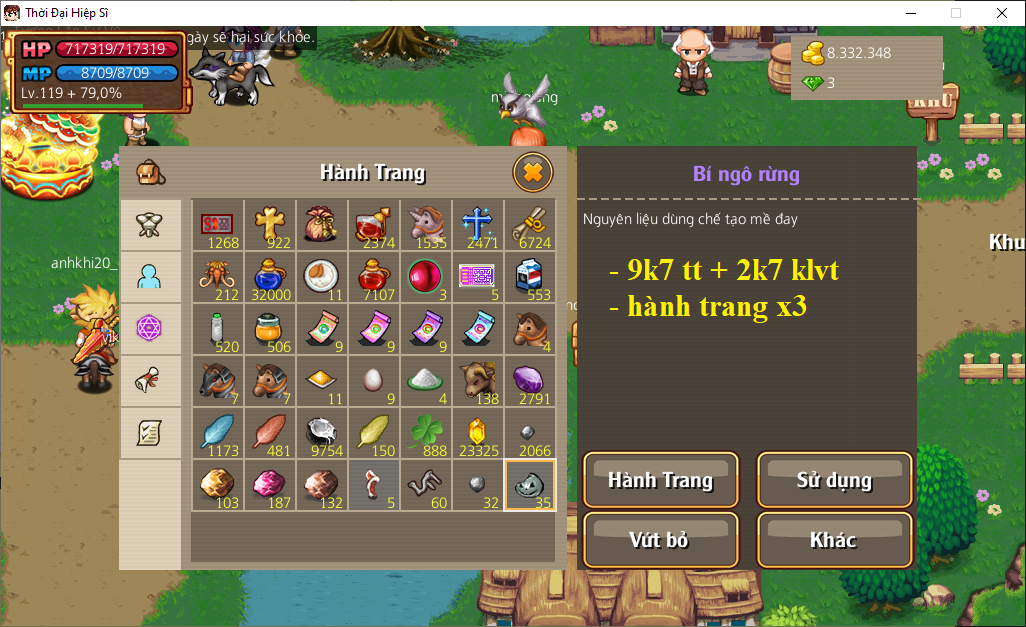Select the blue feather item slot
The height and width of the screenshot is (627, 1026).
coord(218,433)
